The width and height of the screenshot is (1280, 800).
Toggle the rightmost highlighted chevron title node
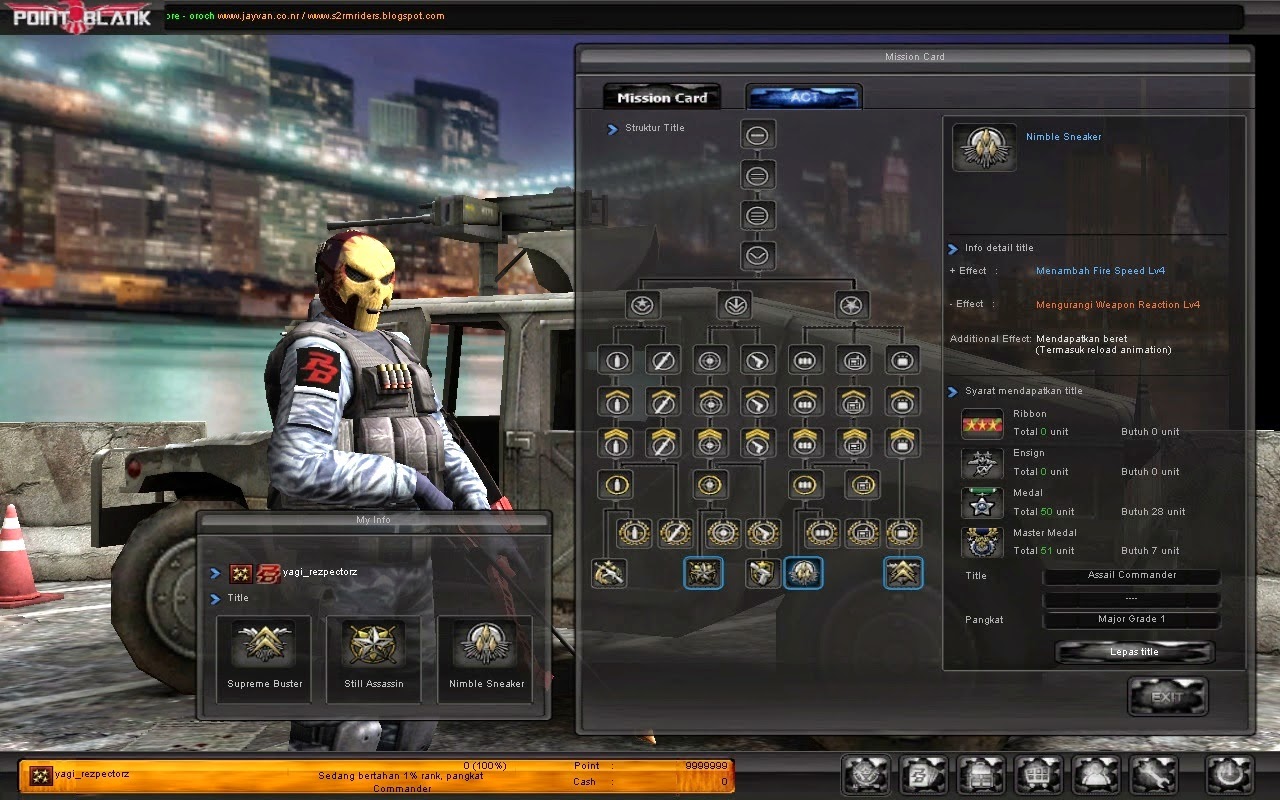coord(903,573)
